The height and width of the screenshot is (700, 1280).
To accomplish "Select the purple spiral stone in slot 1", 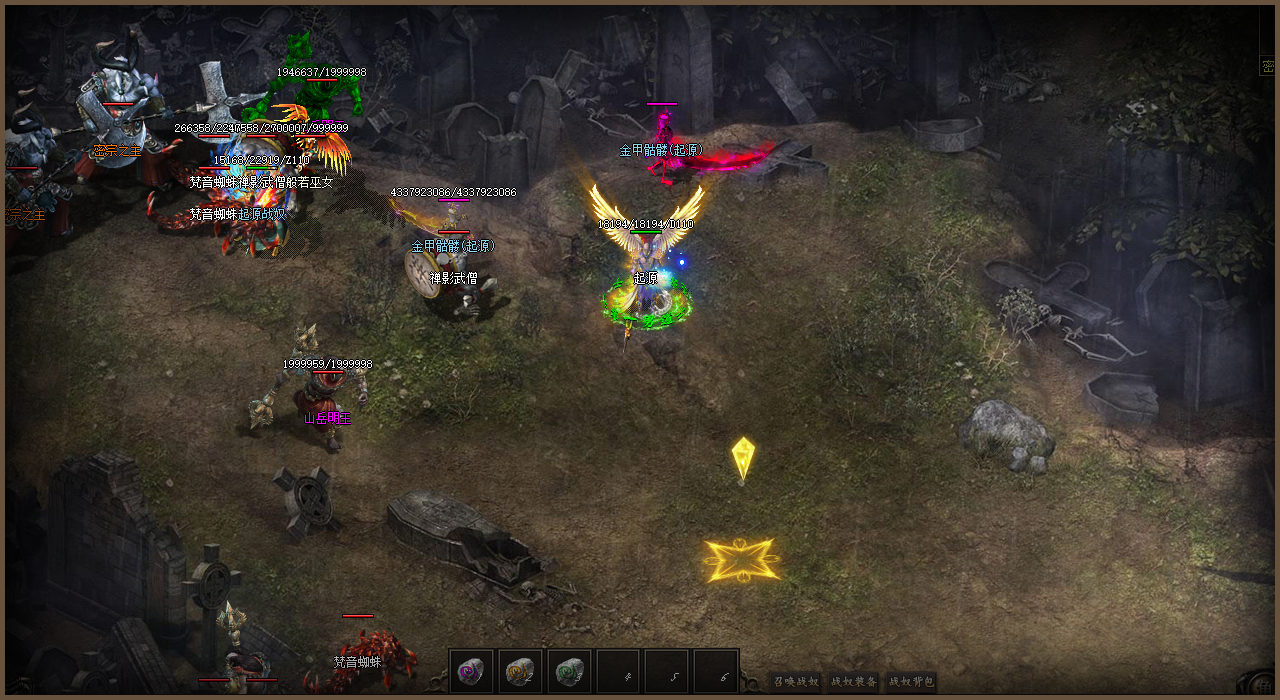I will pos(472,671).
